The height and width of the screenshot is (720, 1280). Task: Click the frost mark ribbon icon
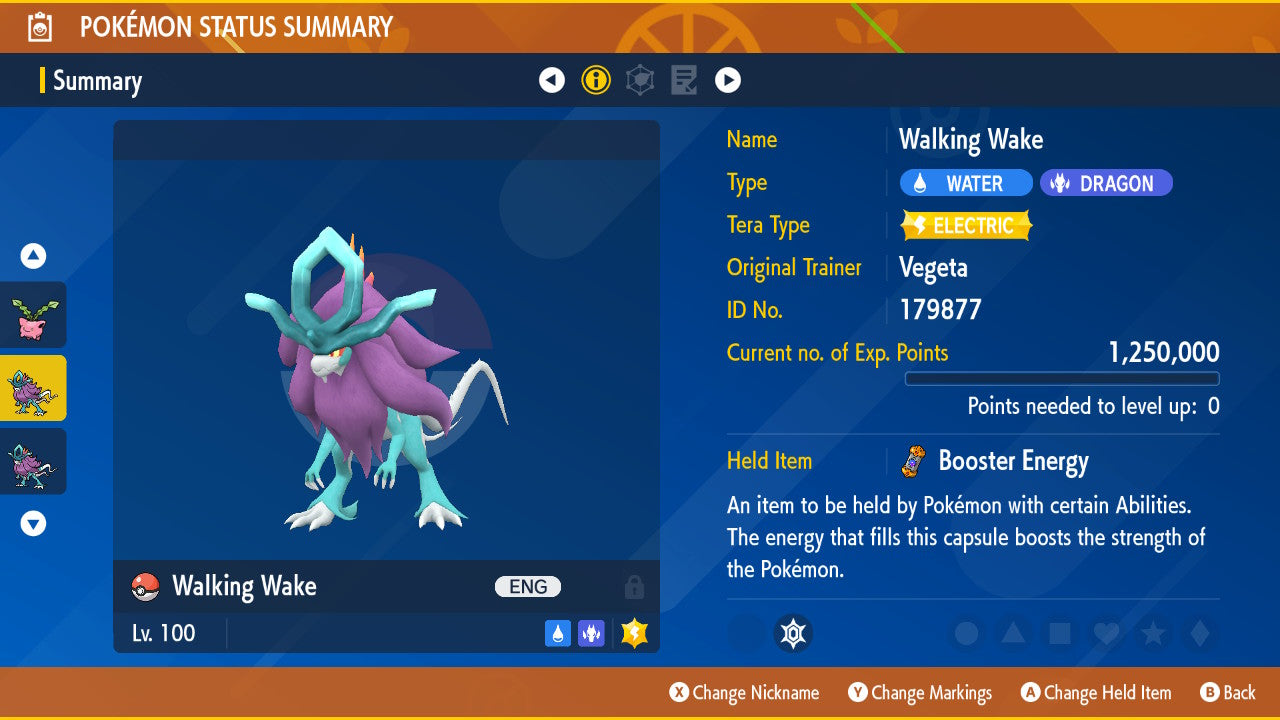[x=793, y=633]
